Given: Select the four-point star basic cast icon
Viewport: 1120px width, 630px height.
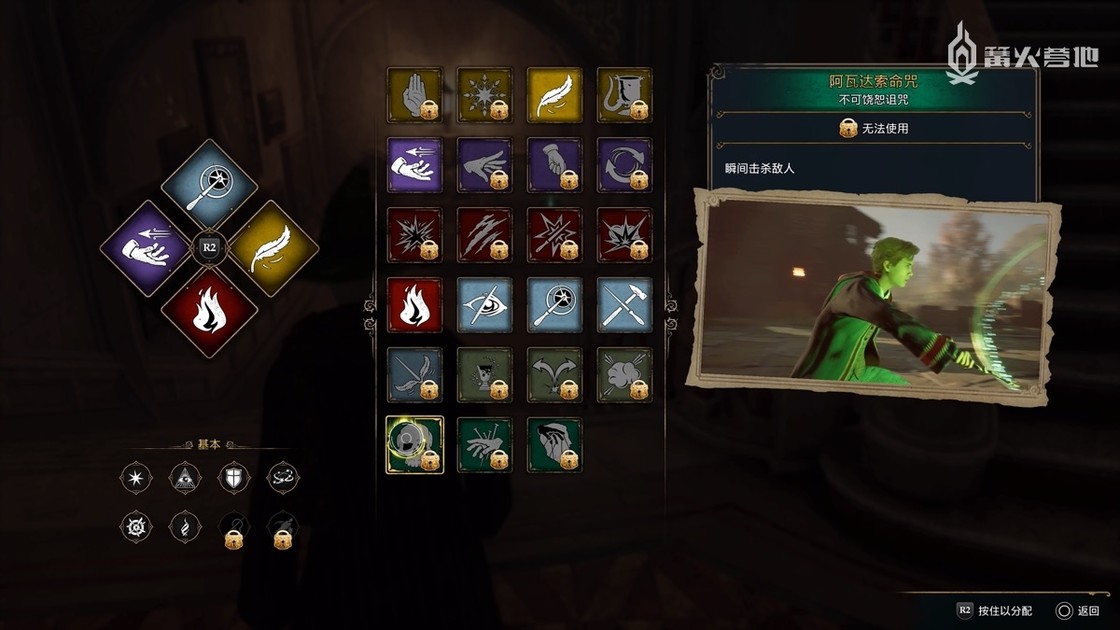Looking at the screenshot, I should (133, 477).
